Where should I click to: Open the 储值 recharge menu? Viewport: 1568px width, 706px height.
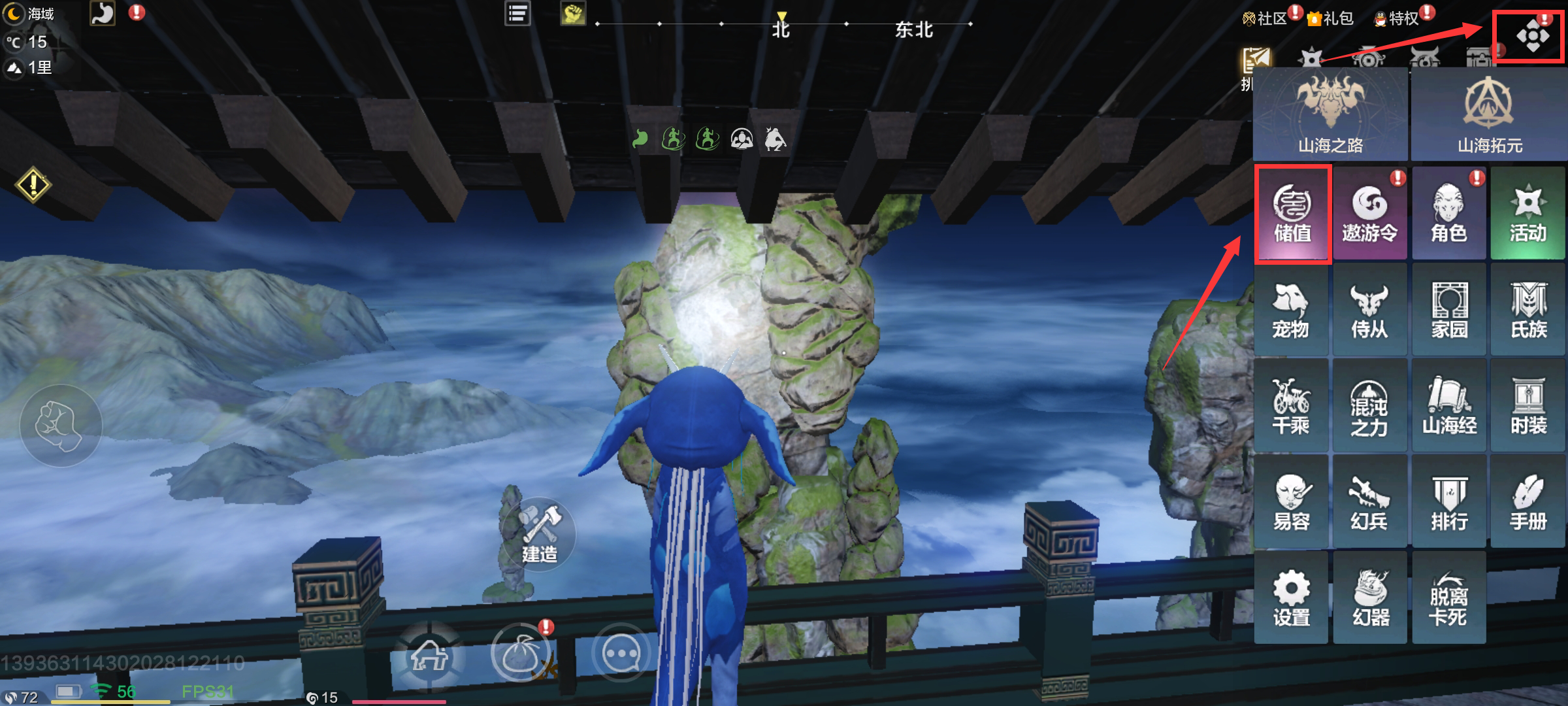[x=1292, y=214]
